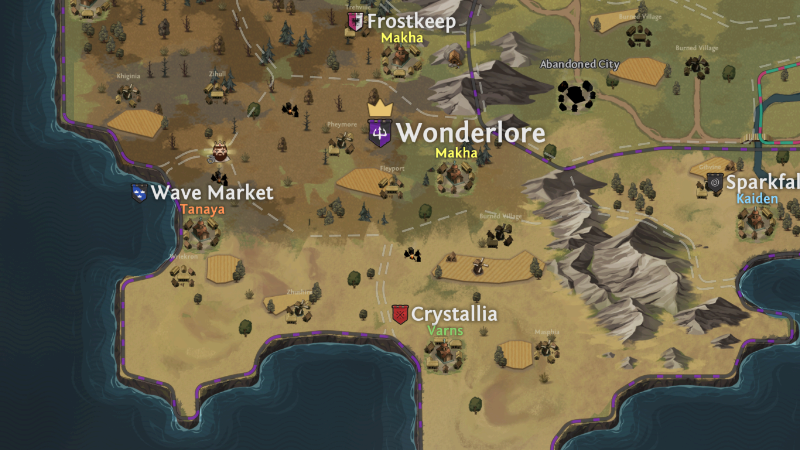Choose the Frostkeep town marker
The height and width of the screenshot is (450, 800).
point(355,21)
